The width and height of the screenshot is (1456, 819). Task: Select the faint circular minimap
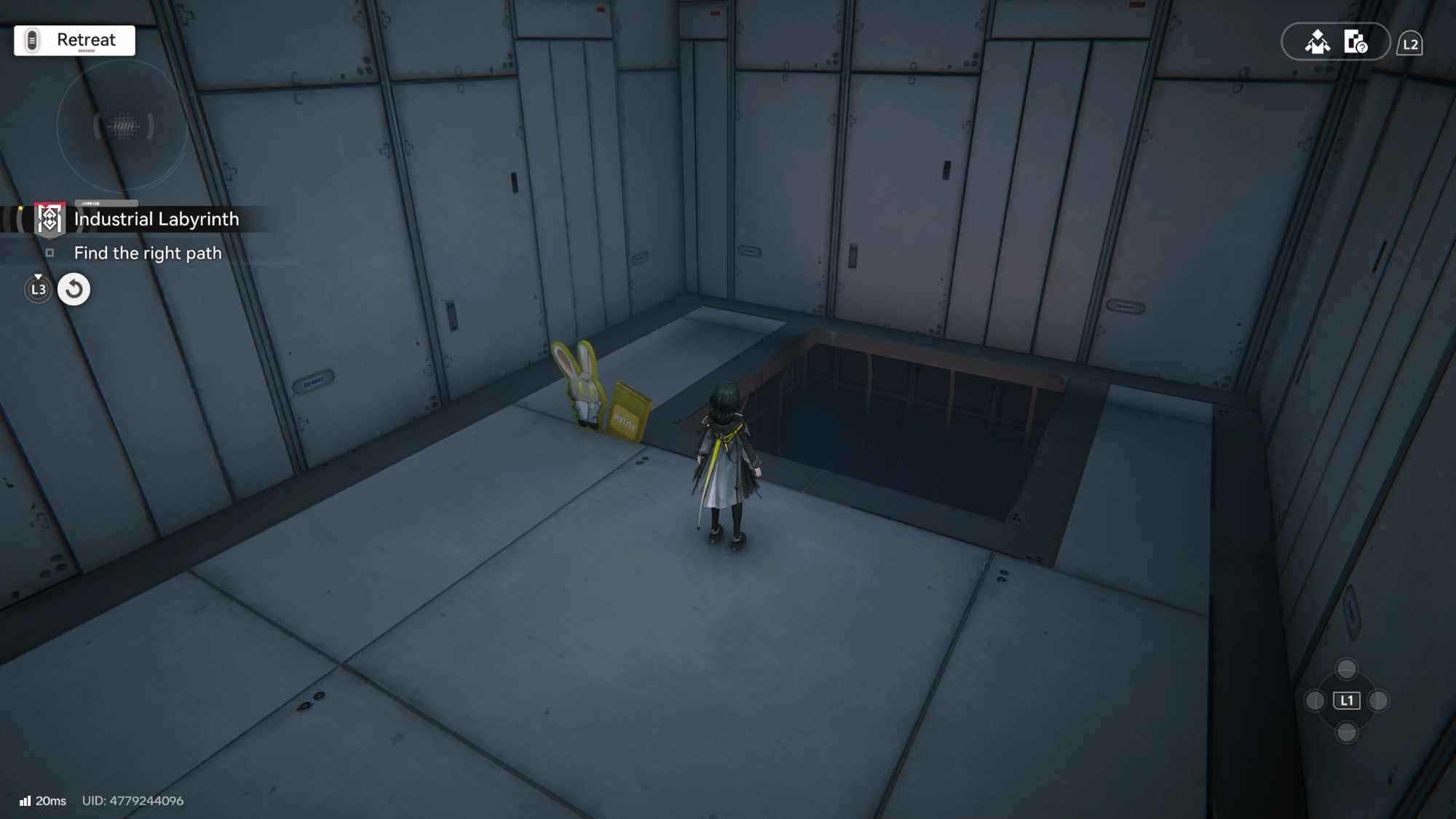[123, 127]
